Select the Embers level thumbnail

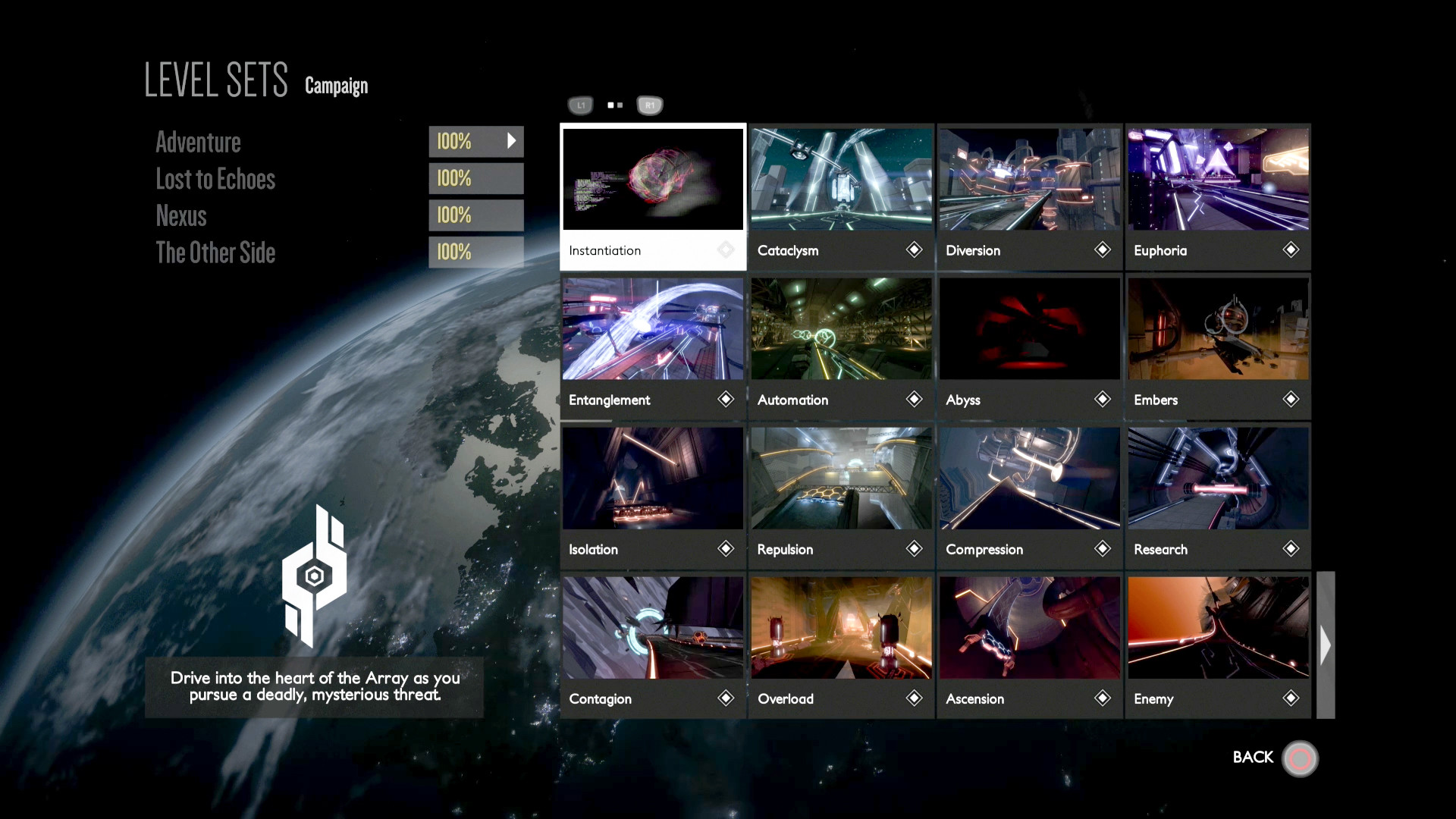1218,346
